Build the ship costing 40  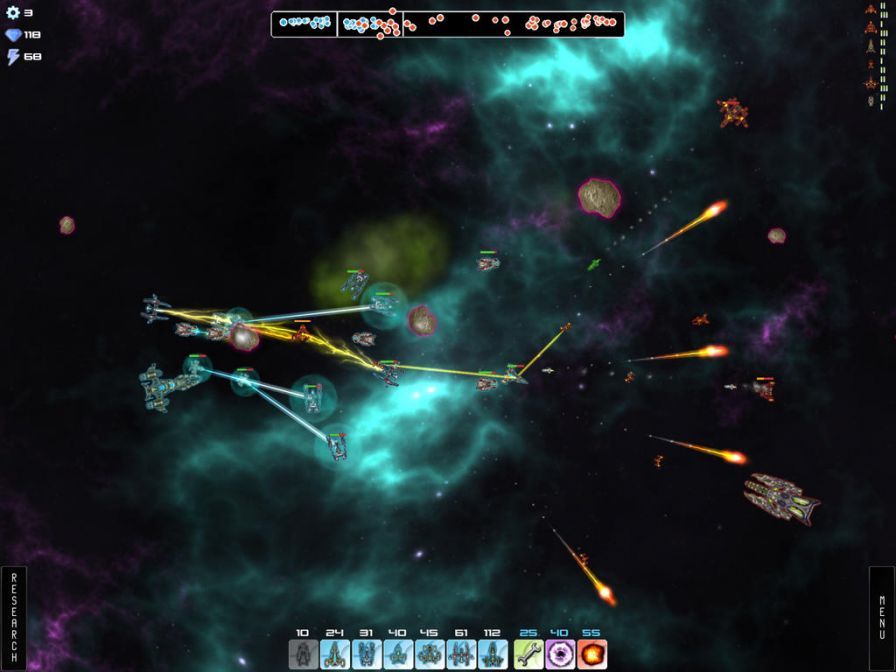tap(398, 654)
